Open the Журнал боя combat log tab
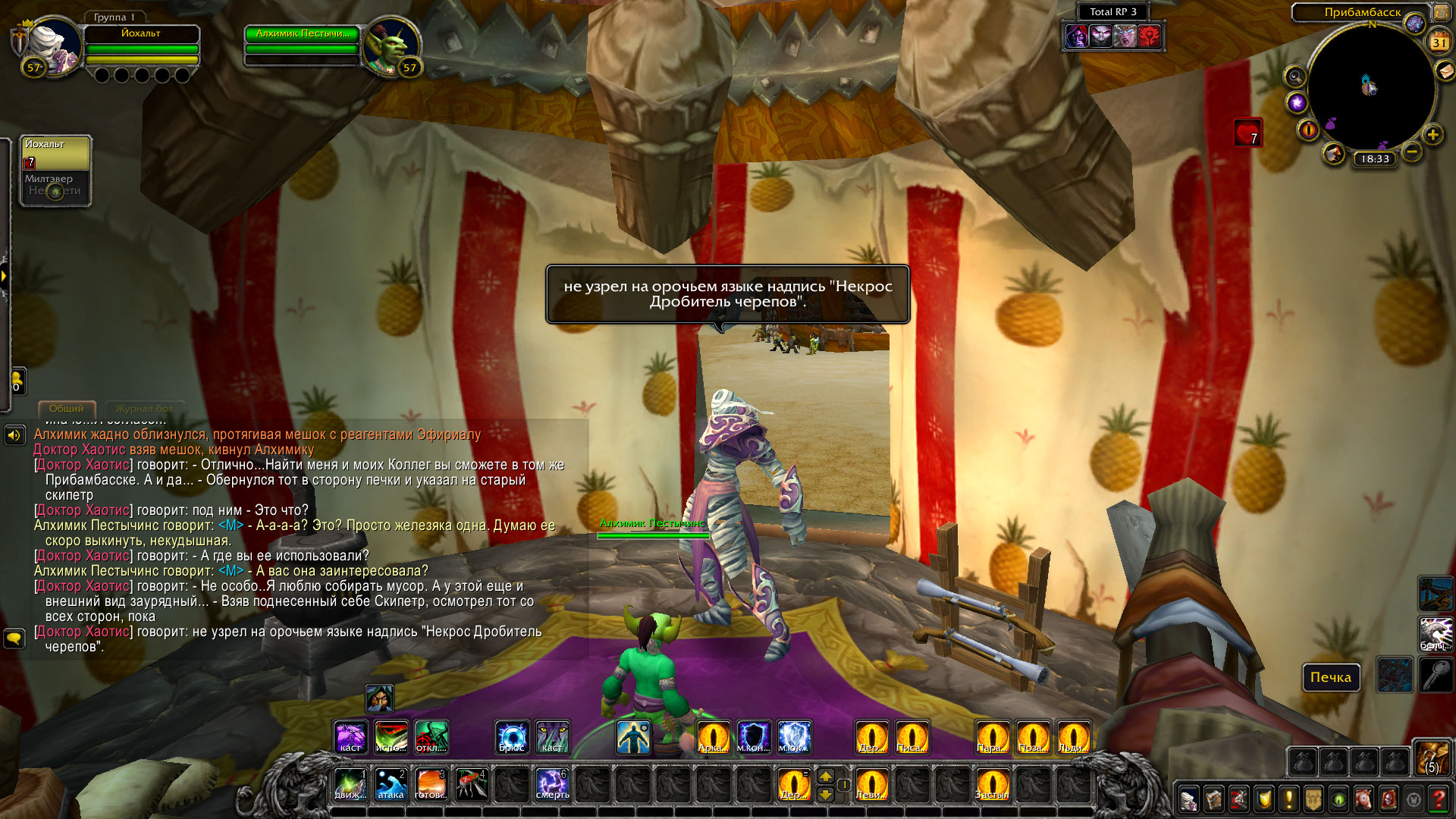 tap(144, 409)
